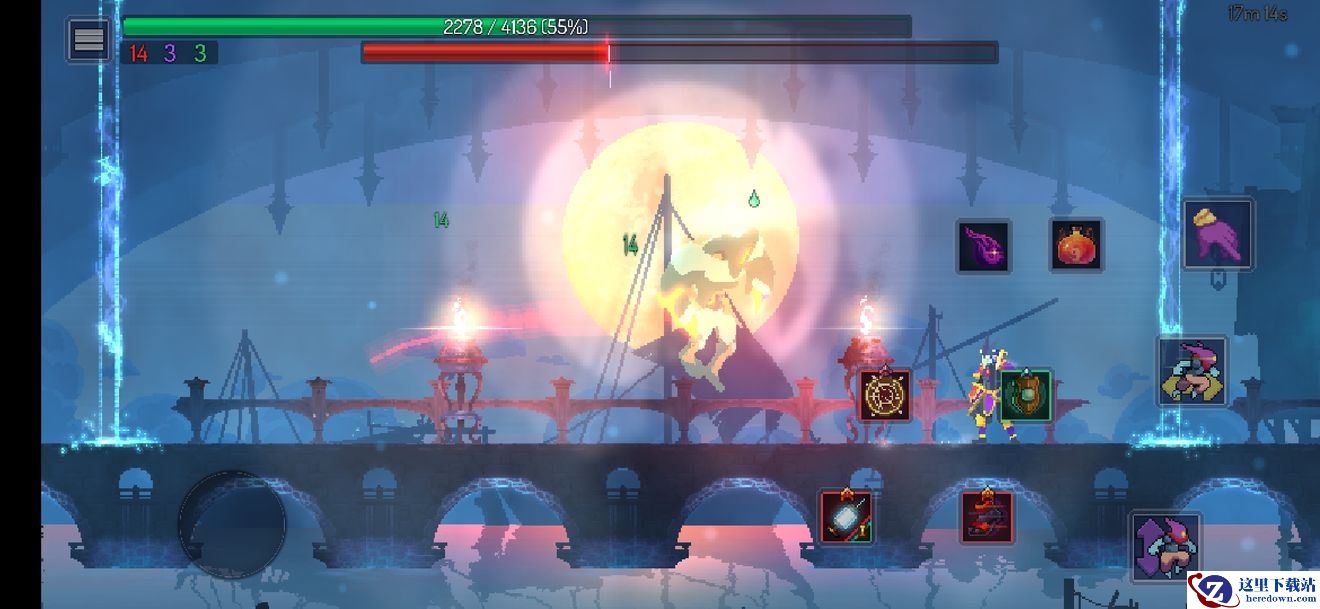
Task: Attack with the golden rune circle weapon
Action: point(884,395)
